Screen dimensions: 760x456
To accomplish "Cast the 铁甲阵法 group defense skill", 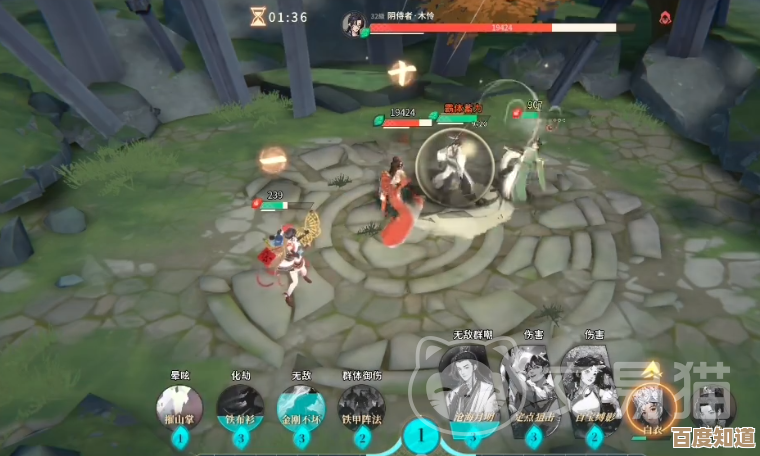I will tap(361, 406).
